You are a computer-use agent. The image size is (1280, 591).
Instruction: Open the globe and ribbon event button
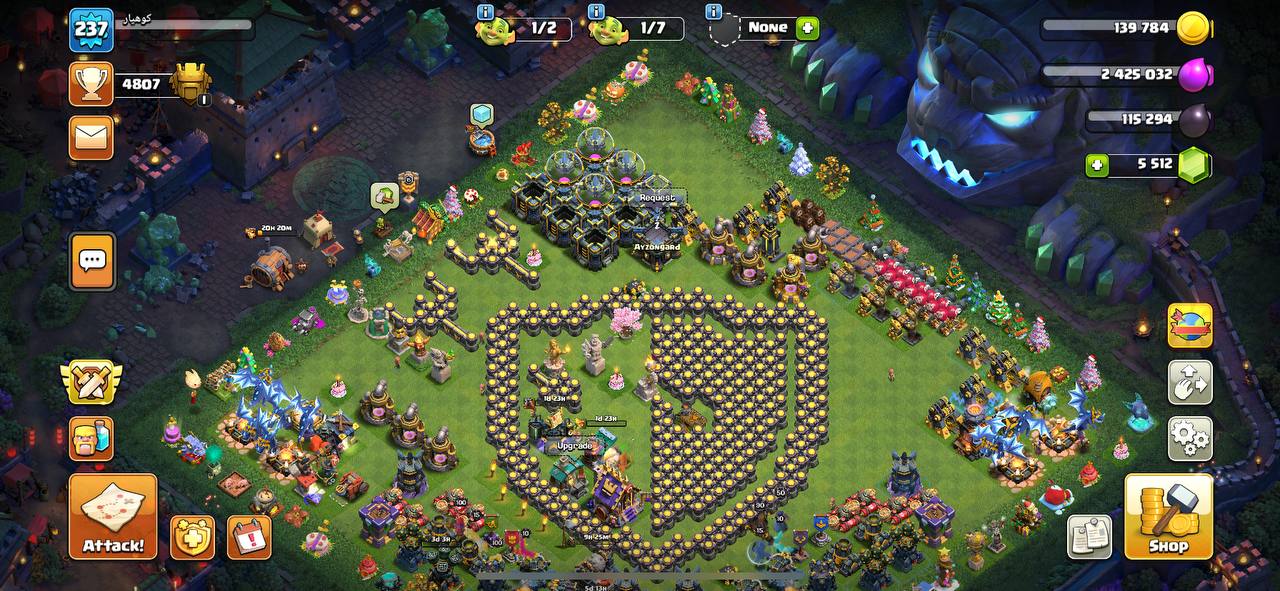click(x=1190, y=326)
